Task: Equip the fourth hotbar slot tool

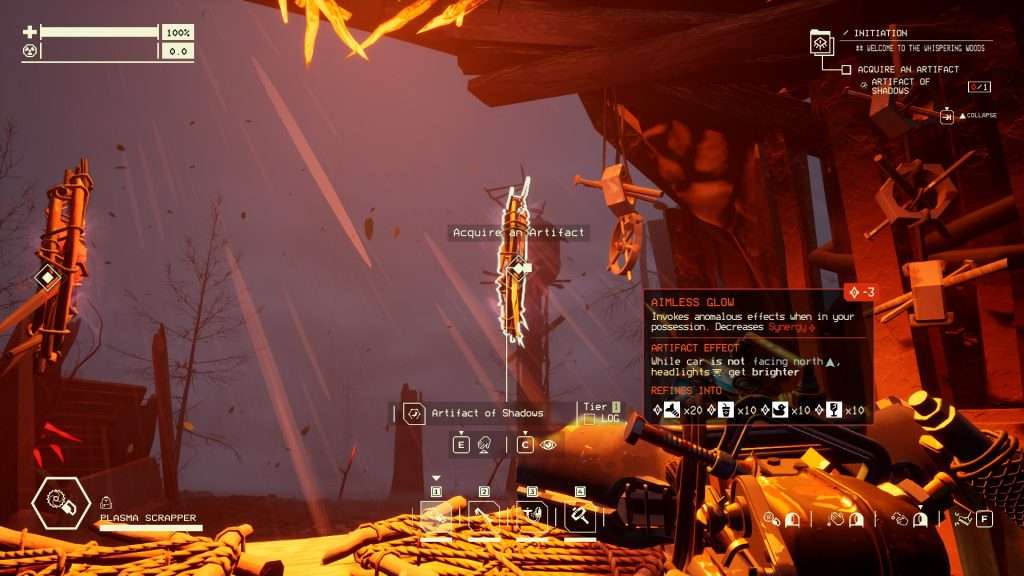Action: point(580,516)
